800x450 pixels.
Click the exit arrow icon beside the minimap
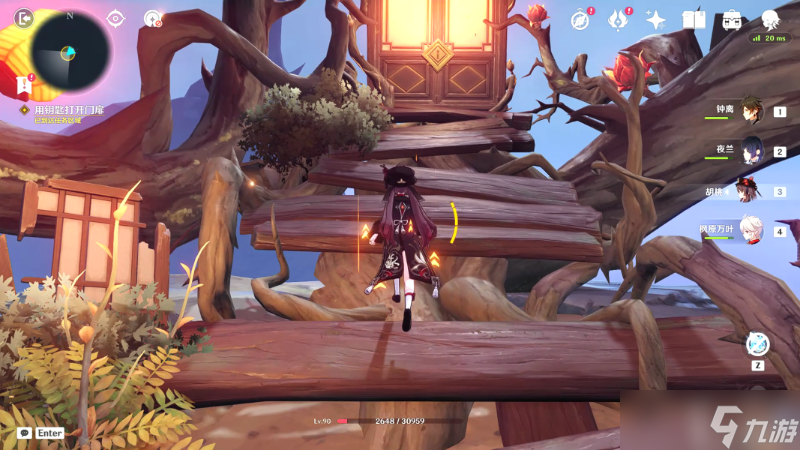coord(24,17)
